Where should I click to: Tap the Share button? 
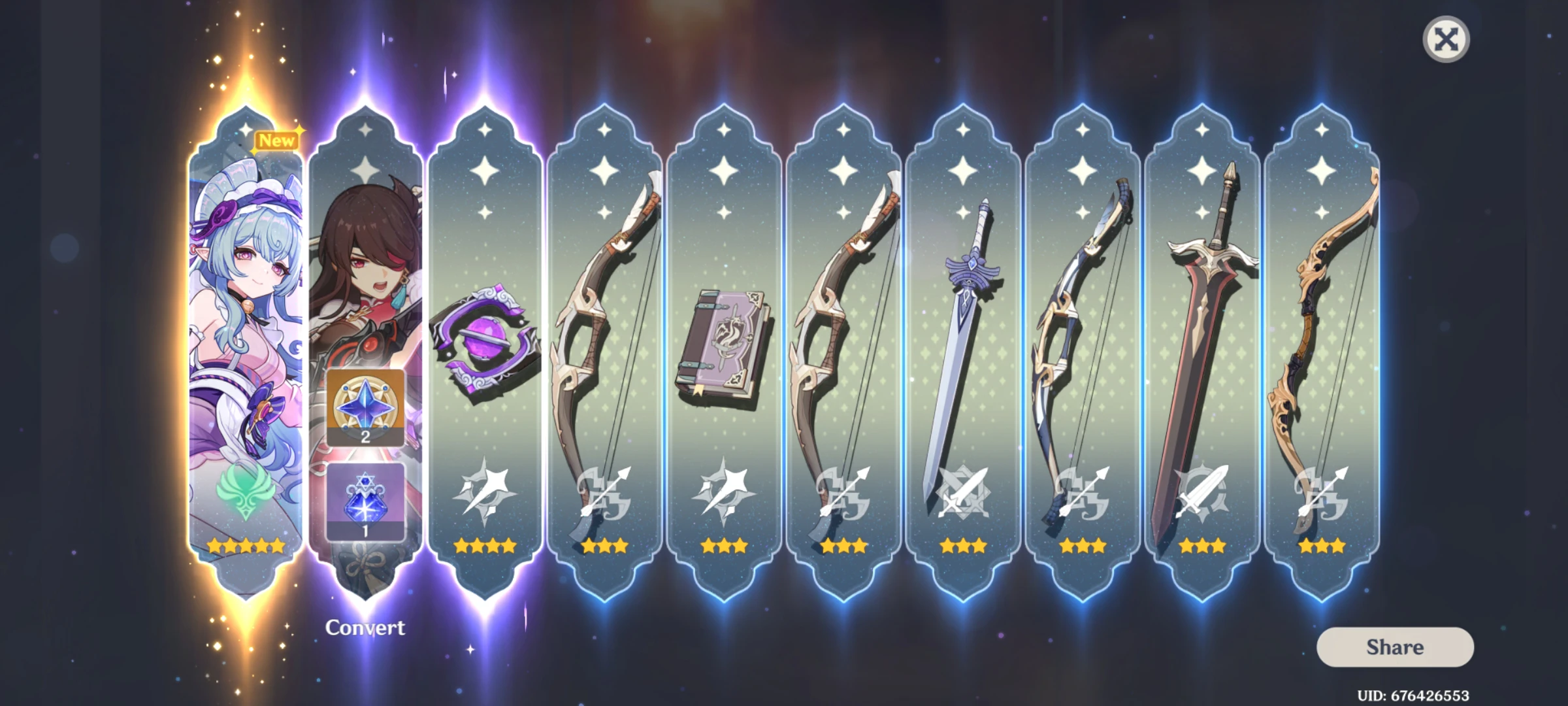pyautogui.click(x=1395, y=647)
